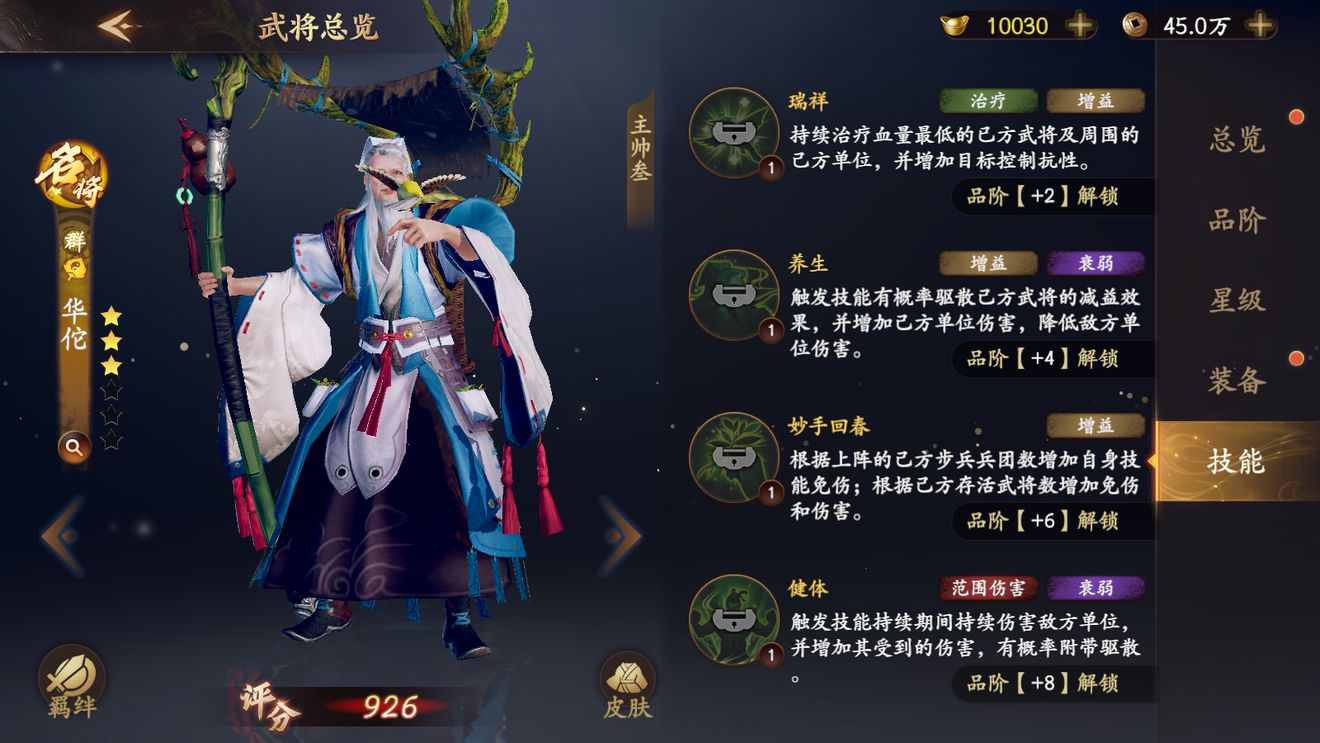Open the 总览 tab

(x=1238, y=141)
